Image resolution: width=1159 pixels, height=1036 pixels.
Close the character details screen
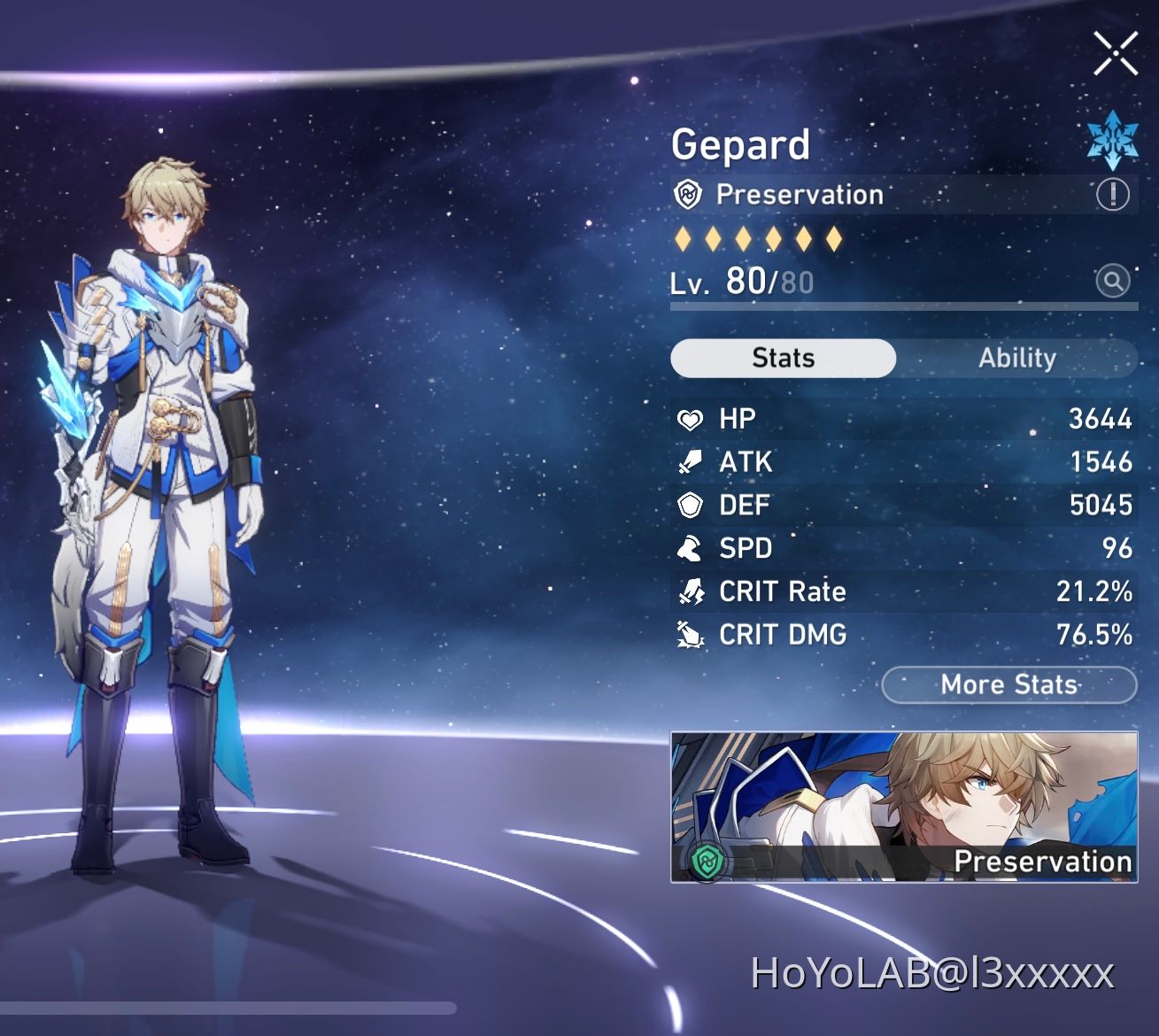coord(1115,52)
